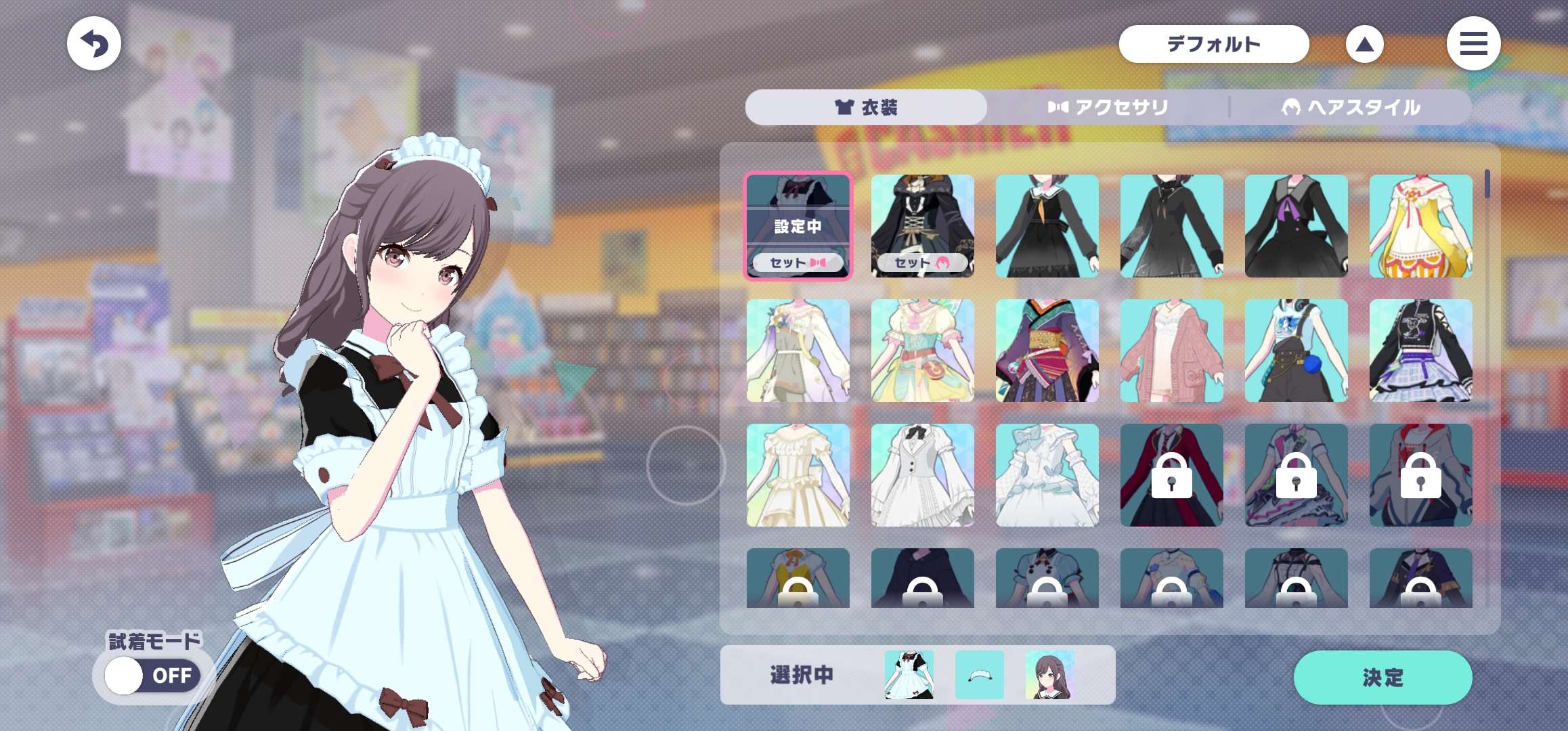This screenshot has height=731, width=1568.
Task: Click the locked red jacket costume
Action: point(1172,475)
